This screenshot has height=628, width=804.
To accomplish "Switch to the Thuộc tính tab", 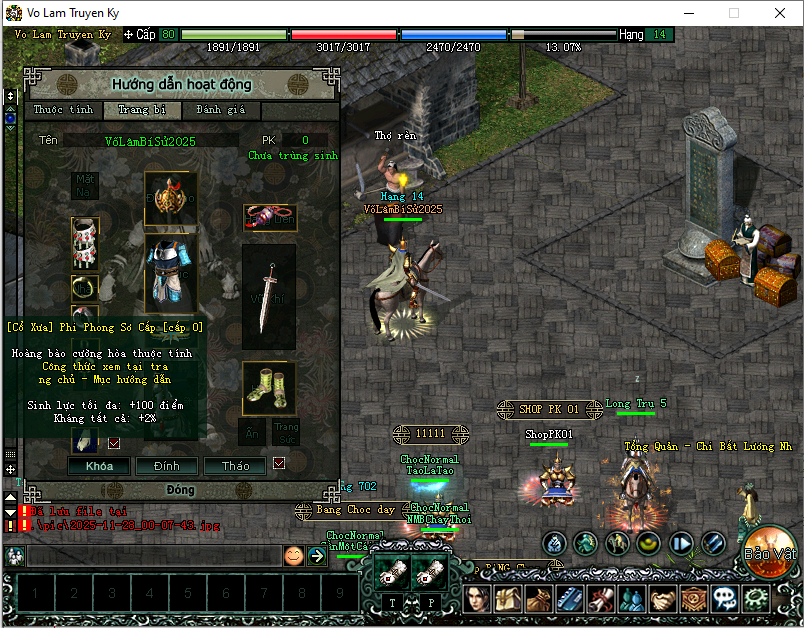I will pos(63,110).
